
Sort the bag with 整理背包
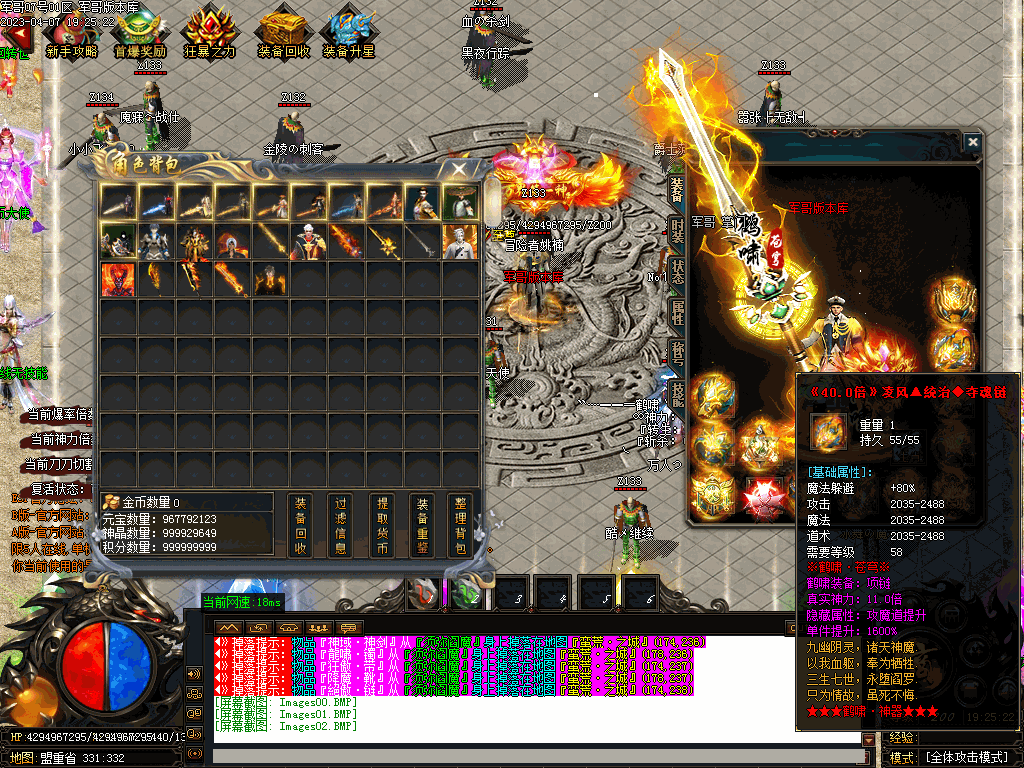click(x=461, y=525)
